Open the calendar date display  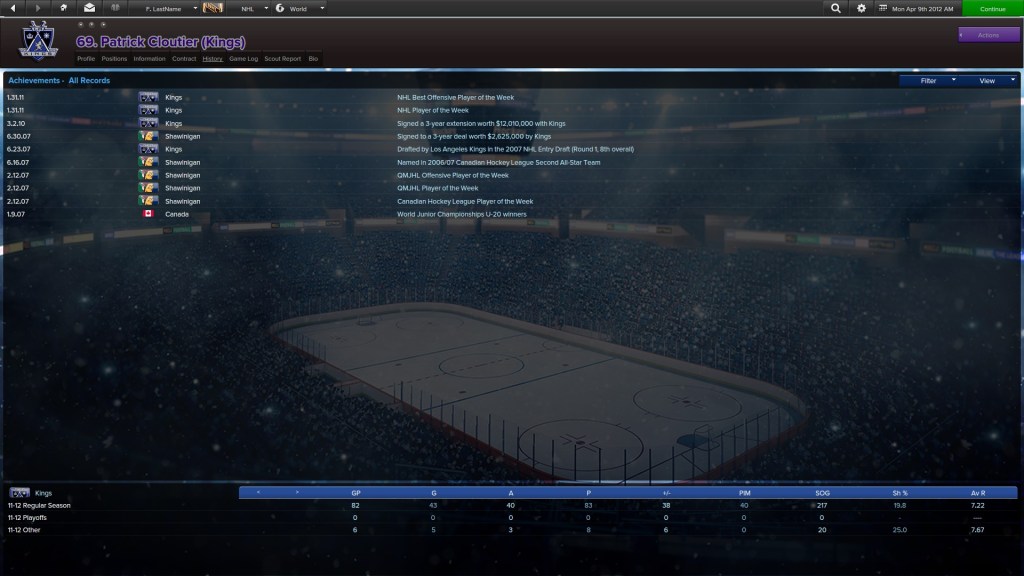click(x=917, y=8)
